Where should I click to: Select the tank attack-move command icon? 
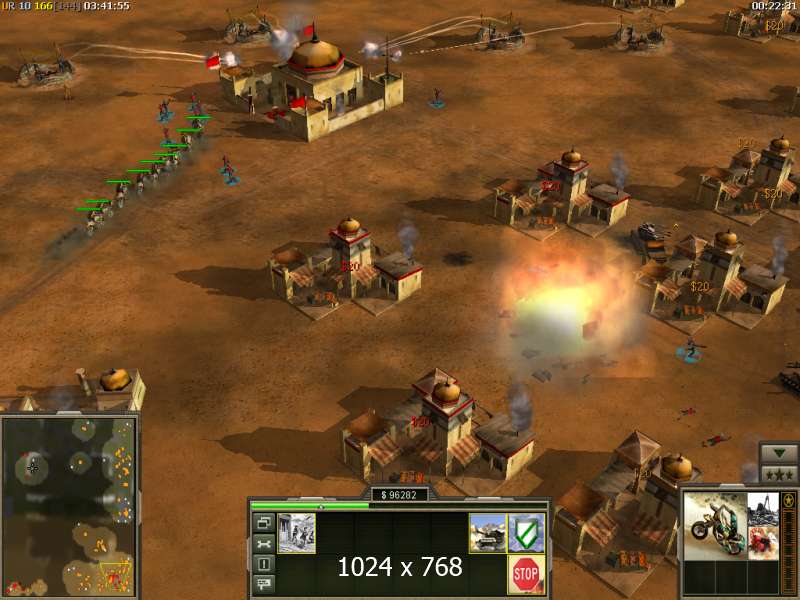(x=488, y=533)
